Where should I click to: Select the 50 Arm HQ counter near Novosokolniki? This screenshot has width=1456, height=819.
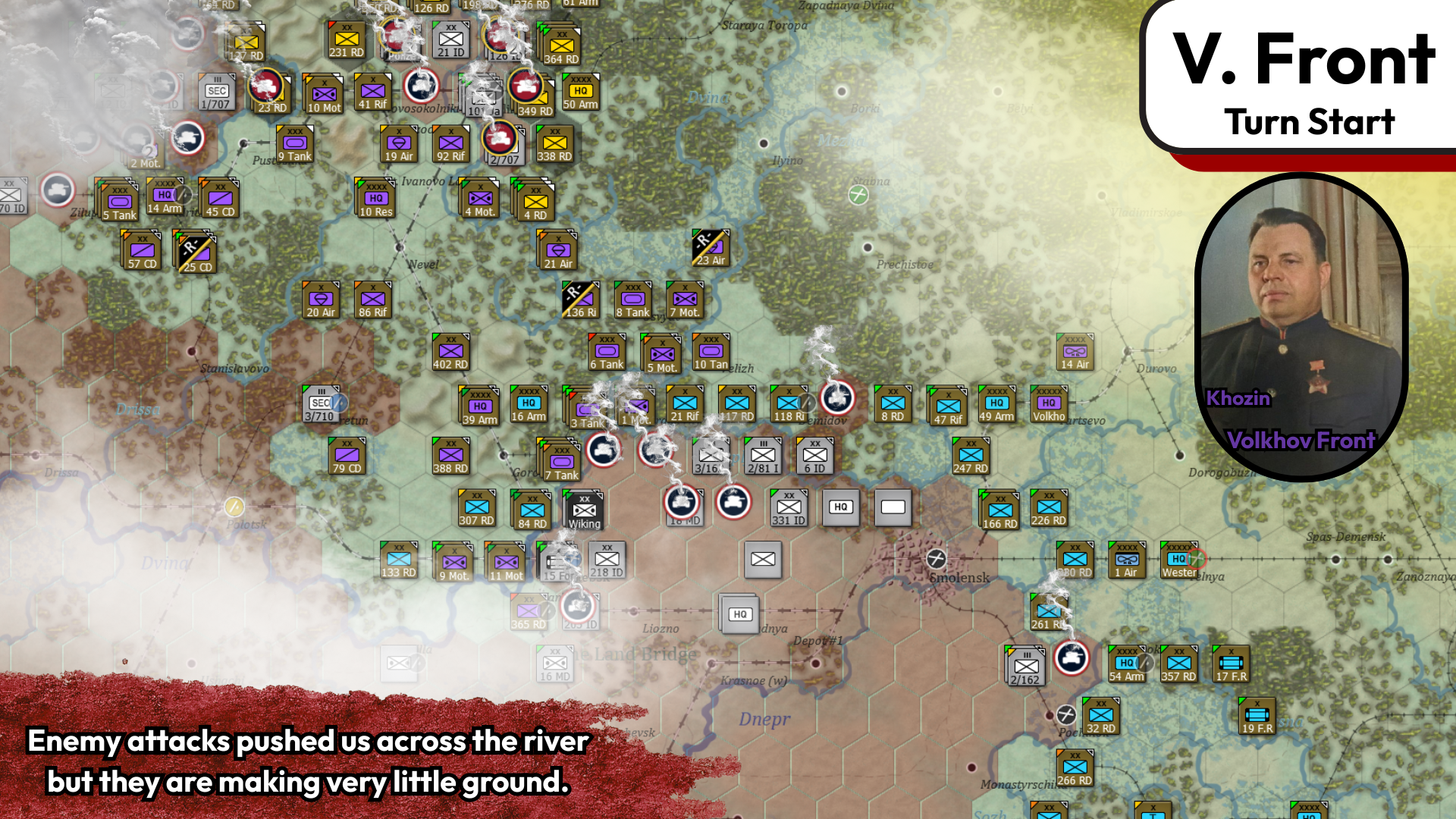(579, 93)
